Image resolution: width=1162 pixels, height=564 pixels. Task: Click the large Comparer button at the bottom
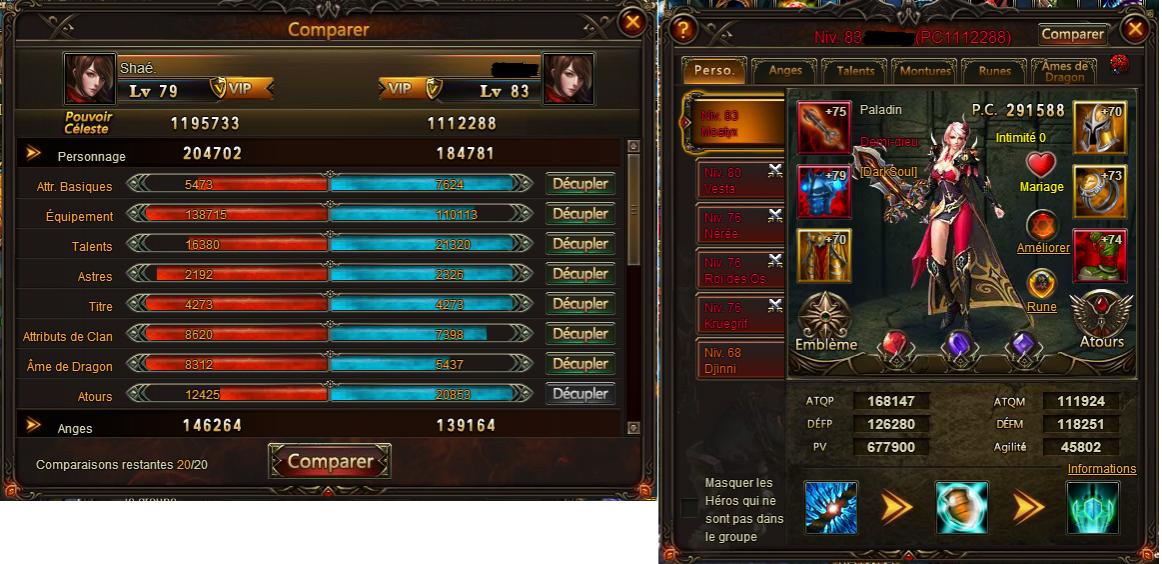coord(330,462)
